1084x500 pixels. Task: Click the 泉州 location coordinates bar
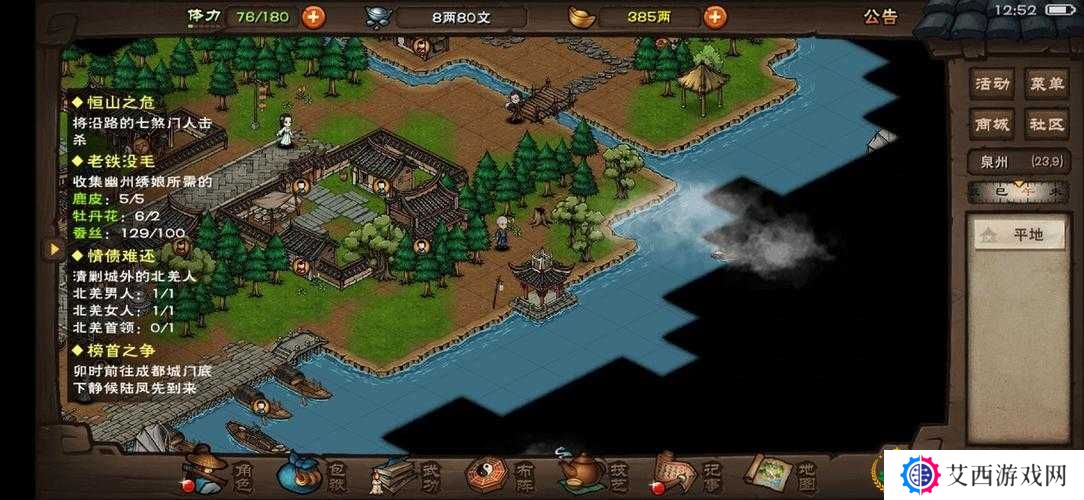(1019, 161)
